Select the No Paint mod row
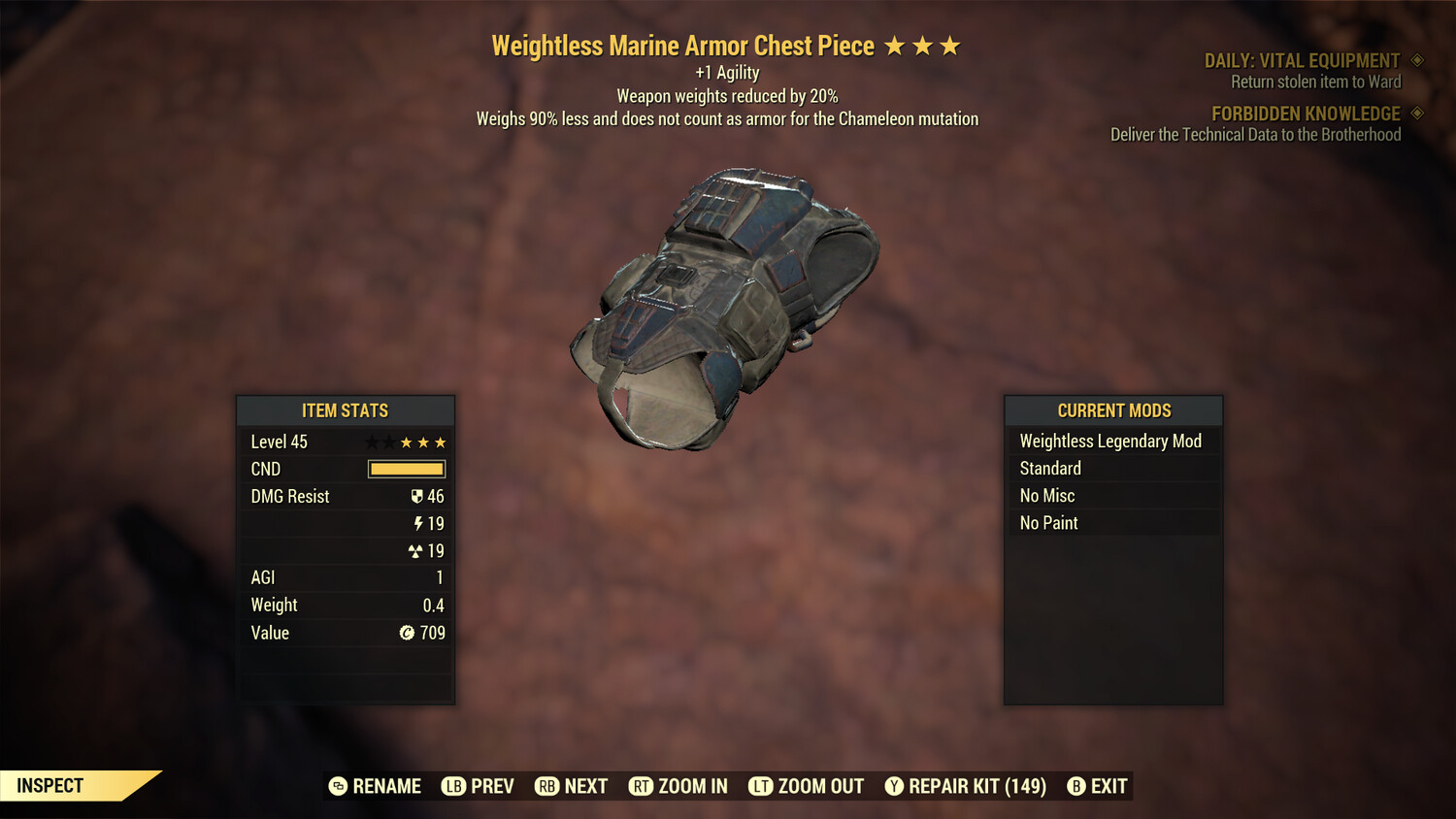This screenshot has width=1456, height=819. coord(1049,523)
